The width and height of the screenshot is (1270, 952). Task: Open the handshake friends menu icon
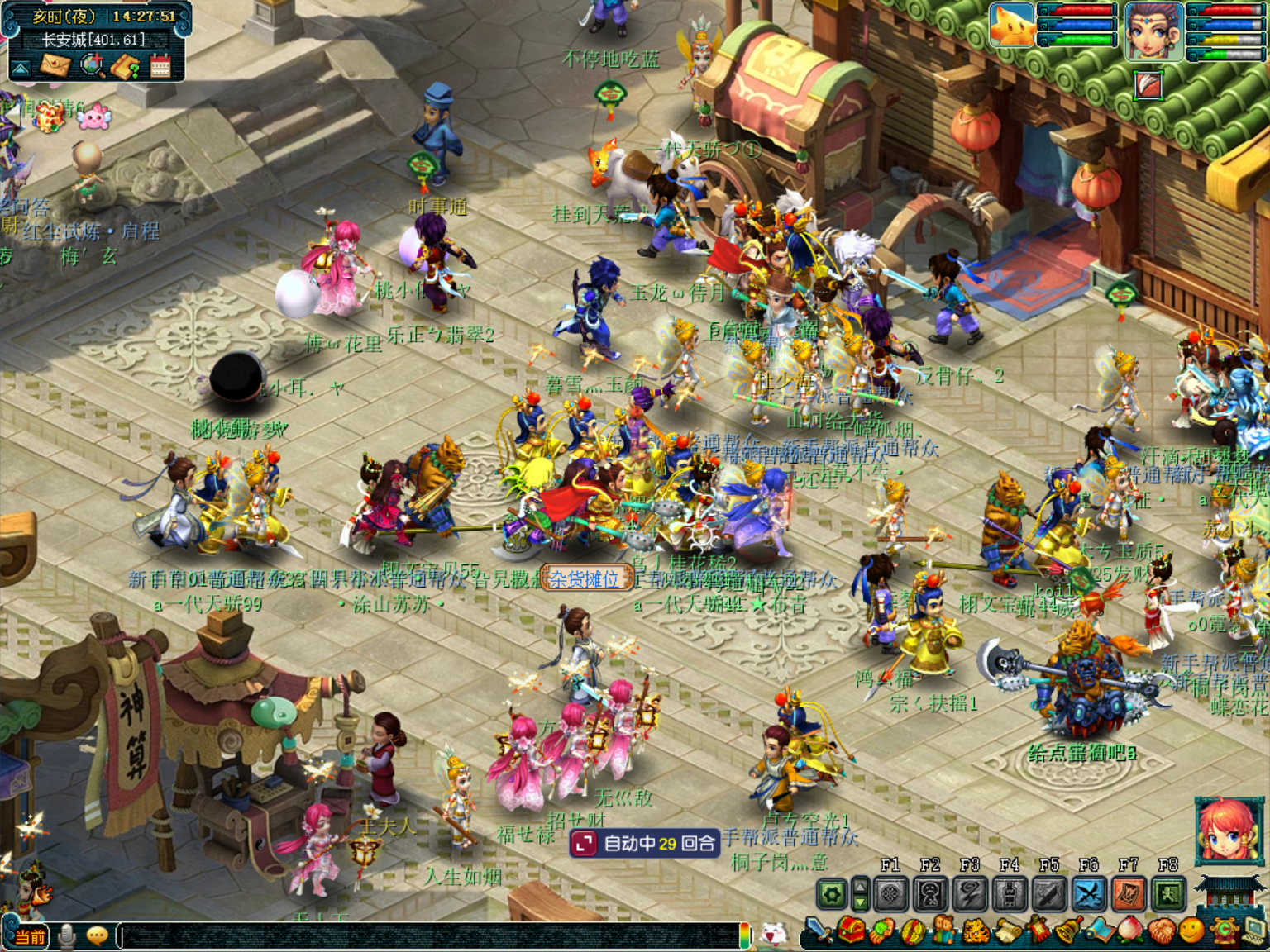(1161, 931)
